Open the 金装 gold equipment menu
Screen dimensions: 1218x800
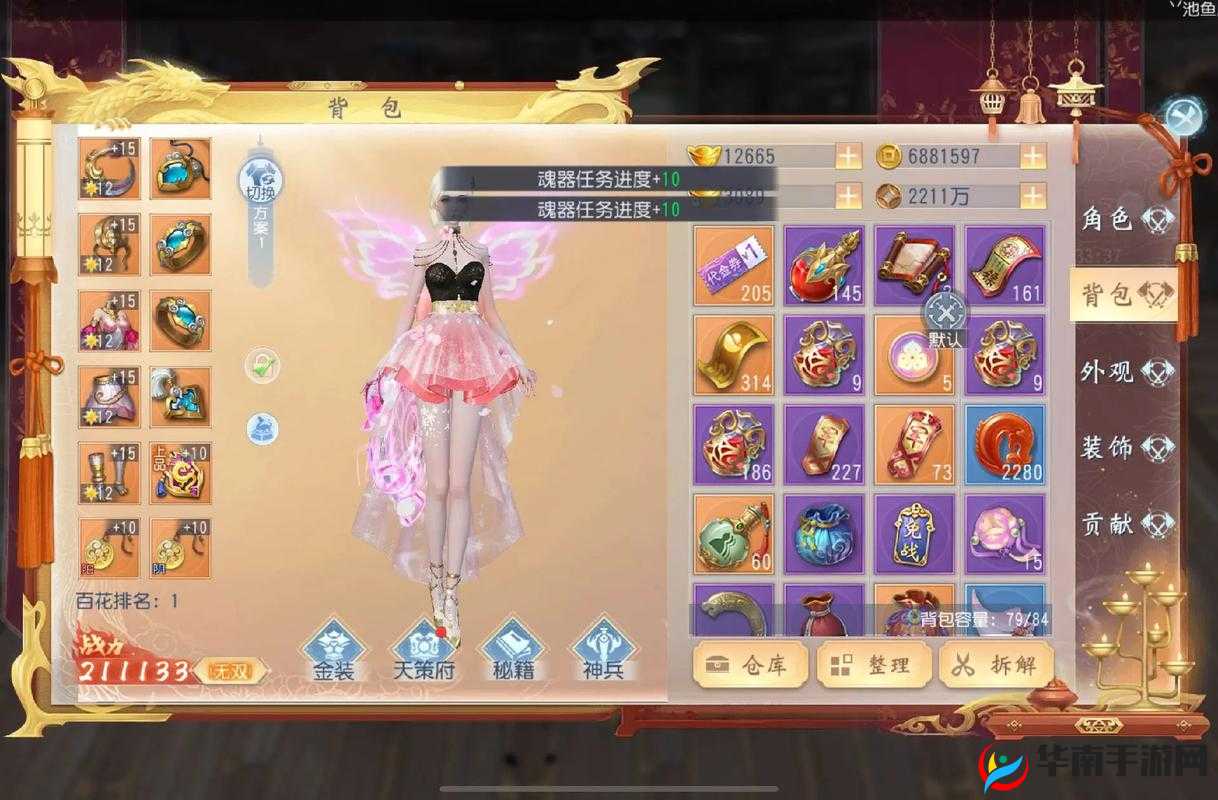(333, 649)
